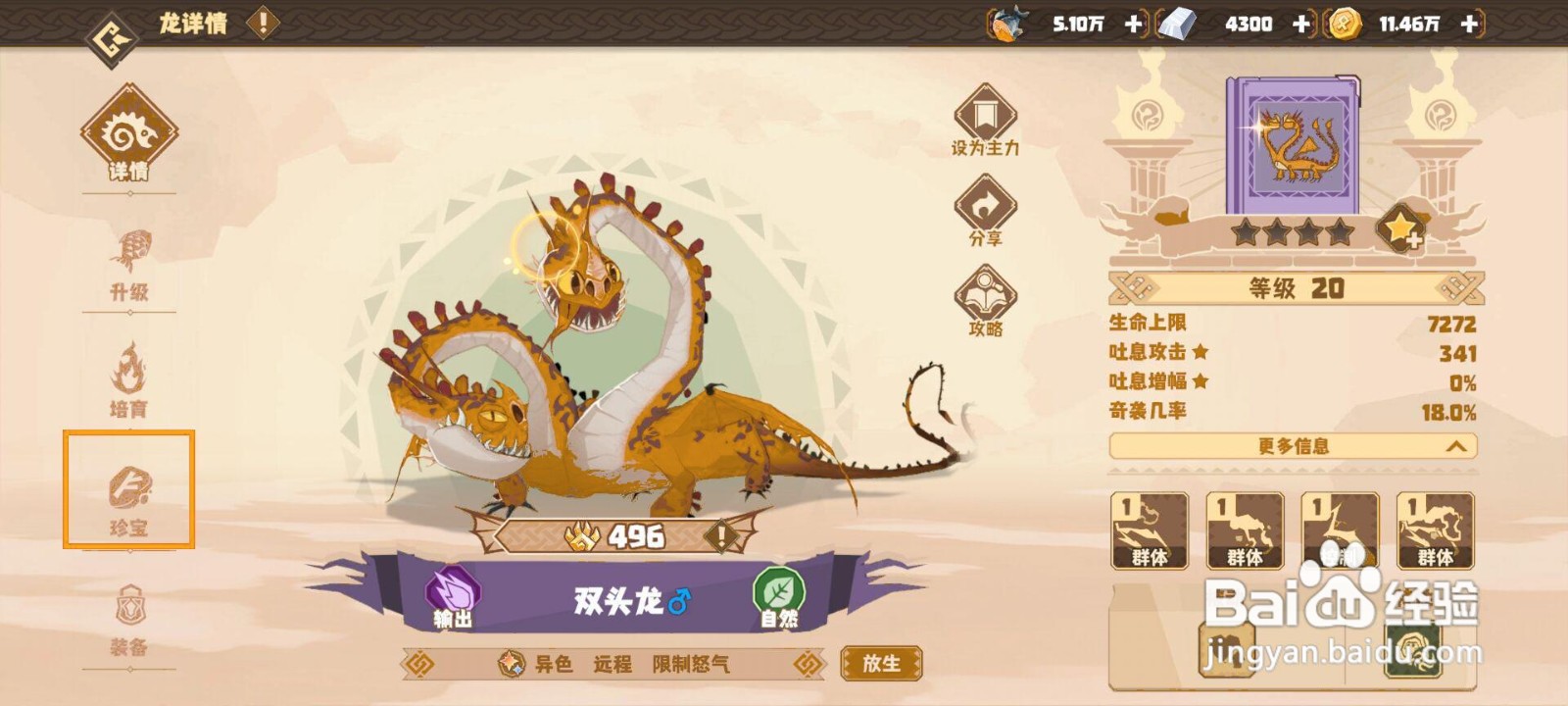Switch to the 龙详情 header tab
Screen dimensions: 1568x706
pos(192,24)
